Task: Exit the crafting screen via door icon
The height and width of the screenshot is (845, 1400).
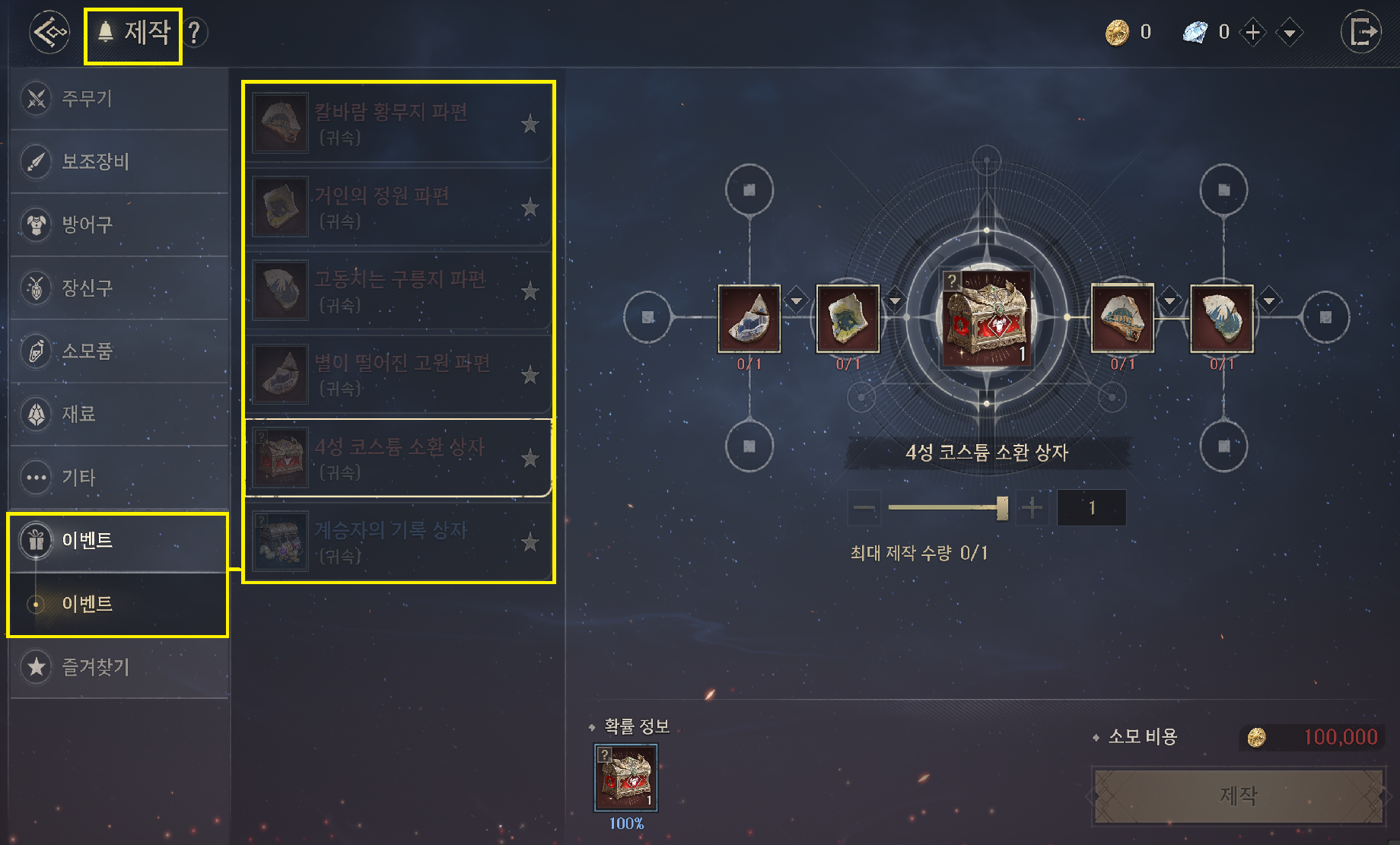Action: 1361,32
